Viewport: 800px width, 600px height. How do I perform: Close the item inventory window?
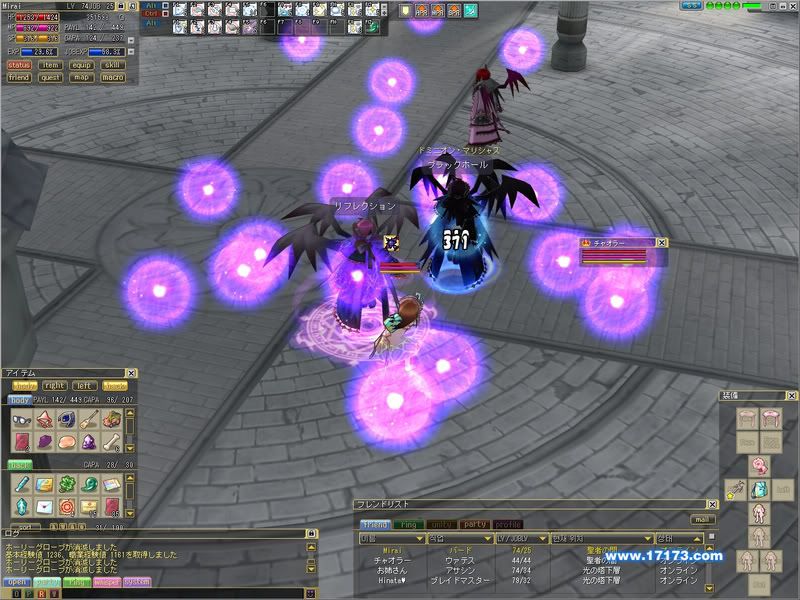coord(132,373)
